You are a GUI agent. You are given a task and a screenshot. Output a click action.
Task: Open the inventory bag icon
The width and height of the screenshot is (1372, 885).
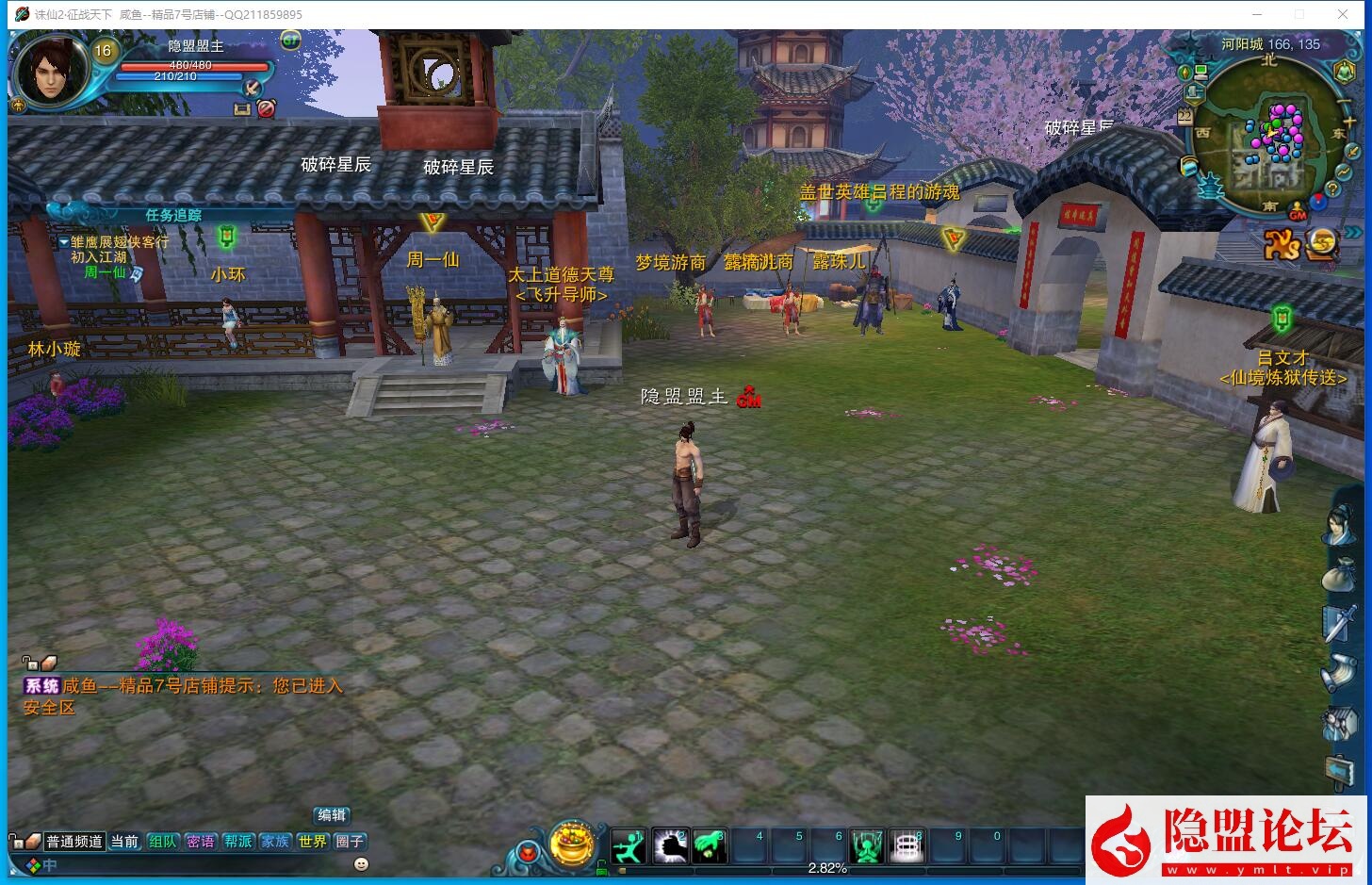[1339, 575]
